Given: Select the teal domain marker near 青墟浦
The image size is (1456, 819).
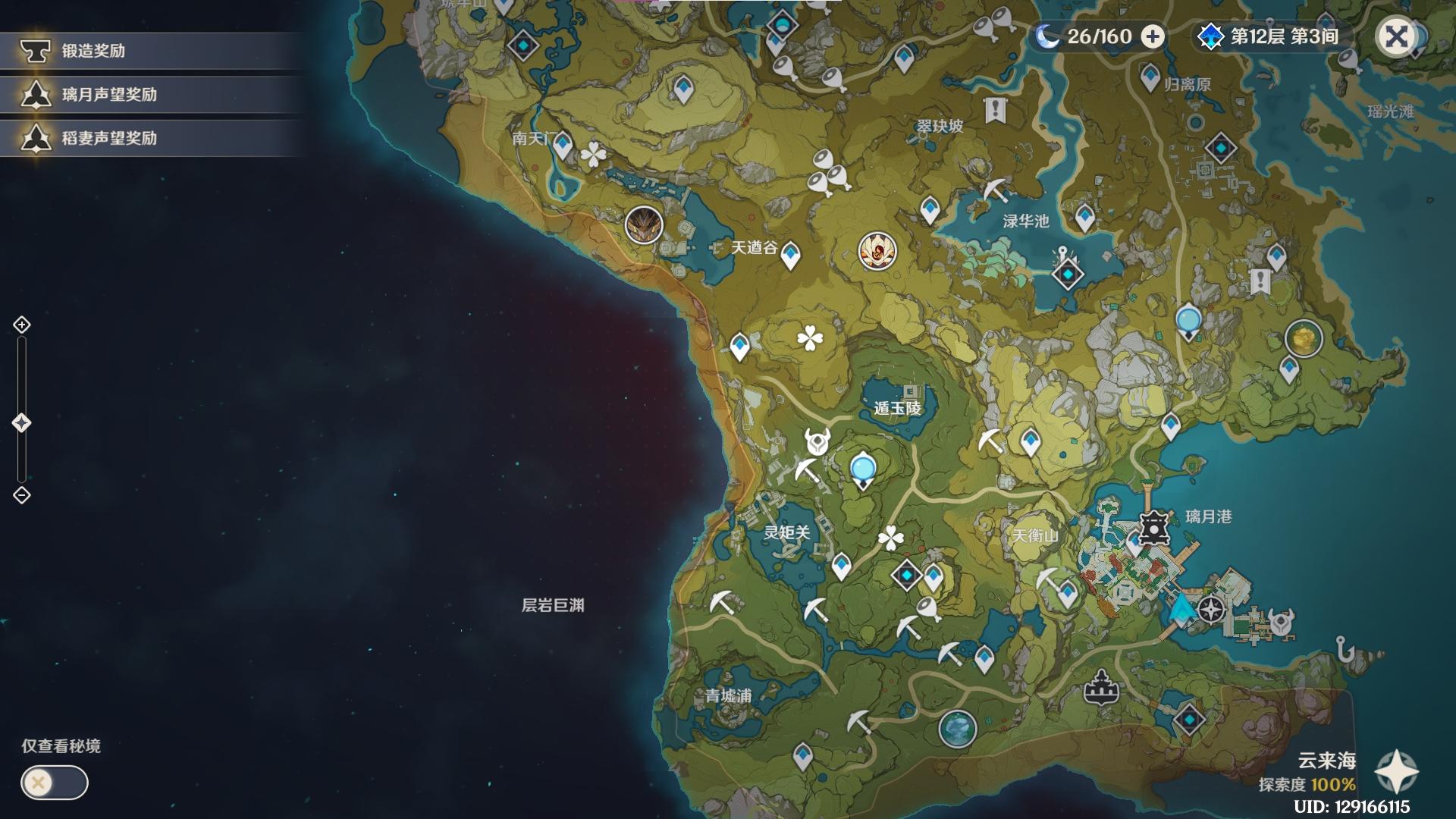Looking at the screenshot, I should click(x=957, y=729).
